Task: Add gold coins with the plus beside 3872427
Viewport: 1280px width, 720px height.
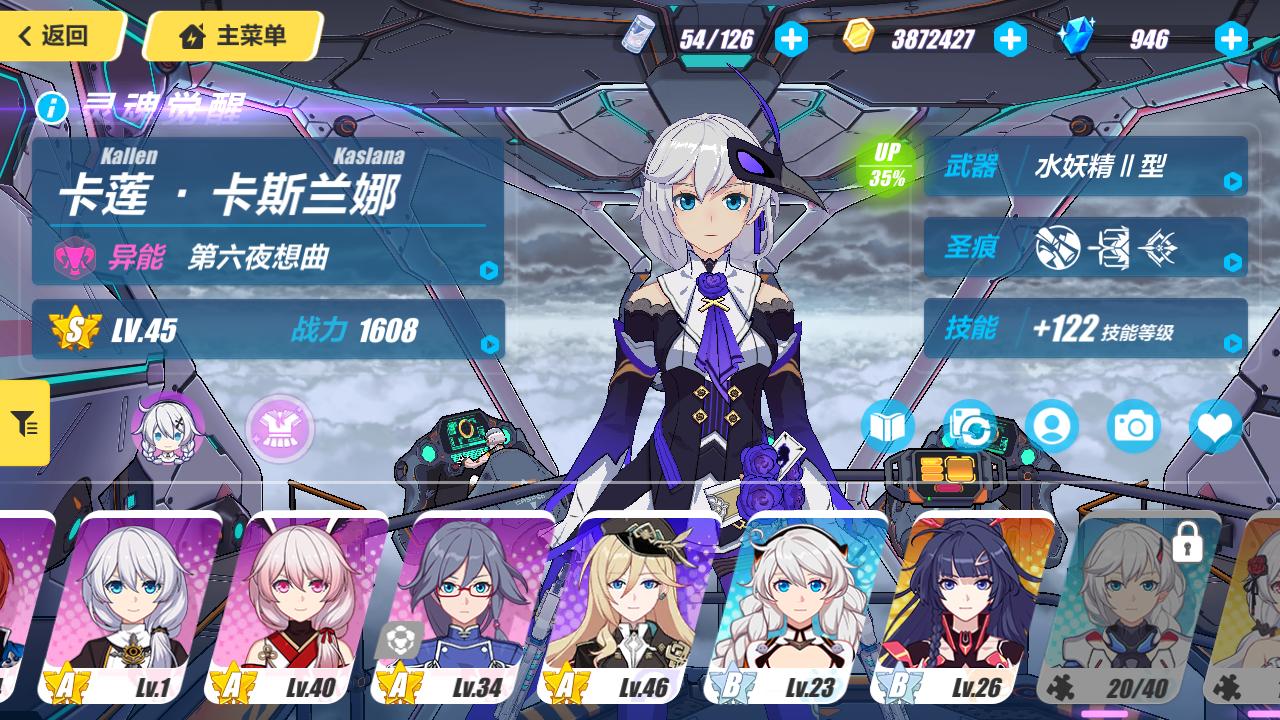Action: coord(1010,39)
